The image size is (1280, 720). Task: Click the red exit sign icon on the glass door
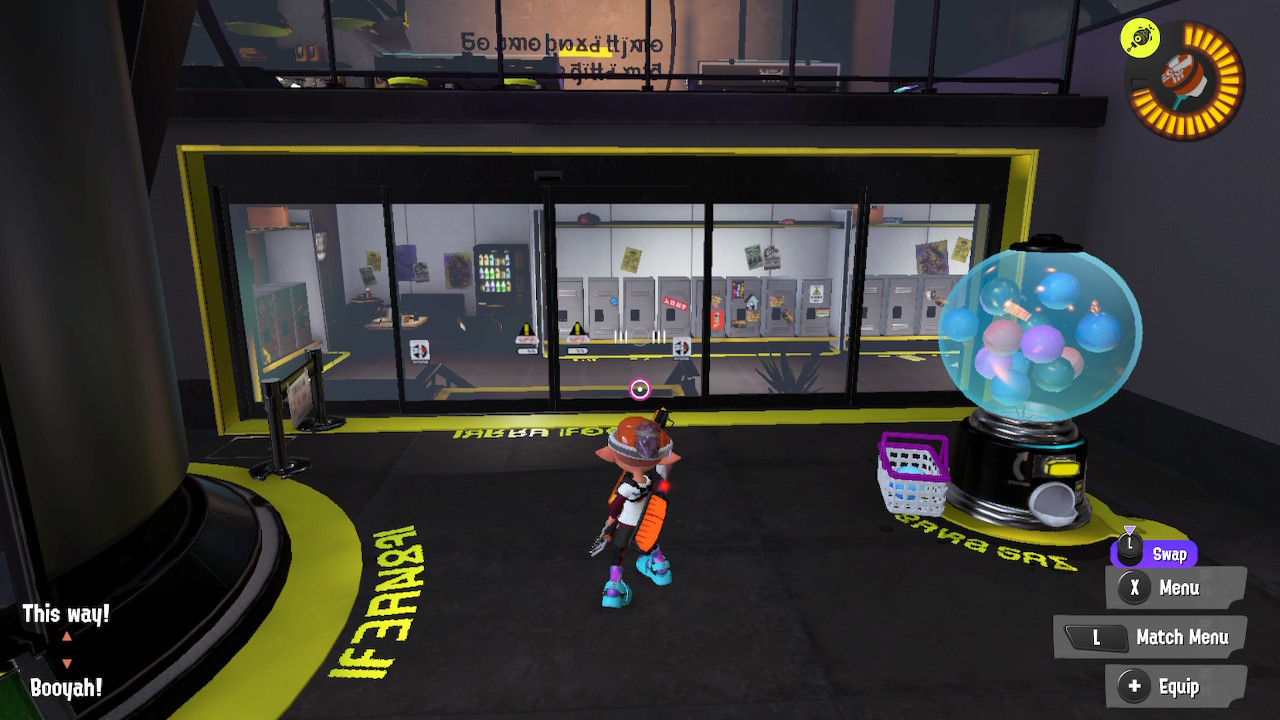[684, 350]
